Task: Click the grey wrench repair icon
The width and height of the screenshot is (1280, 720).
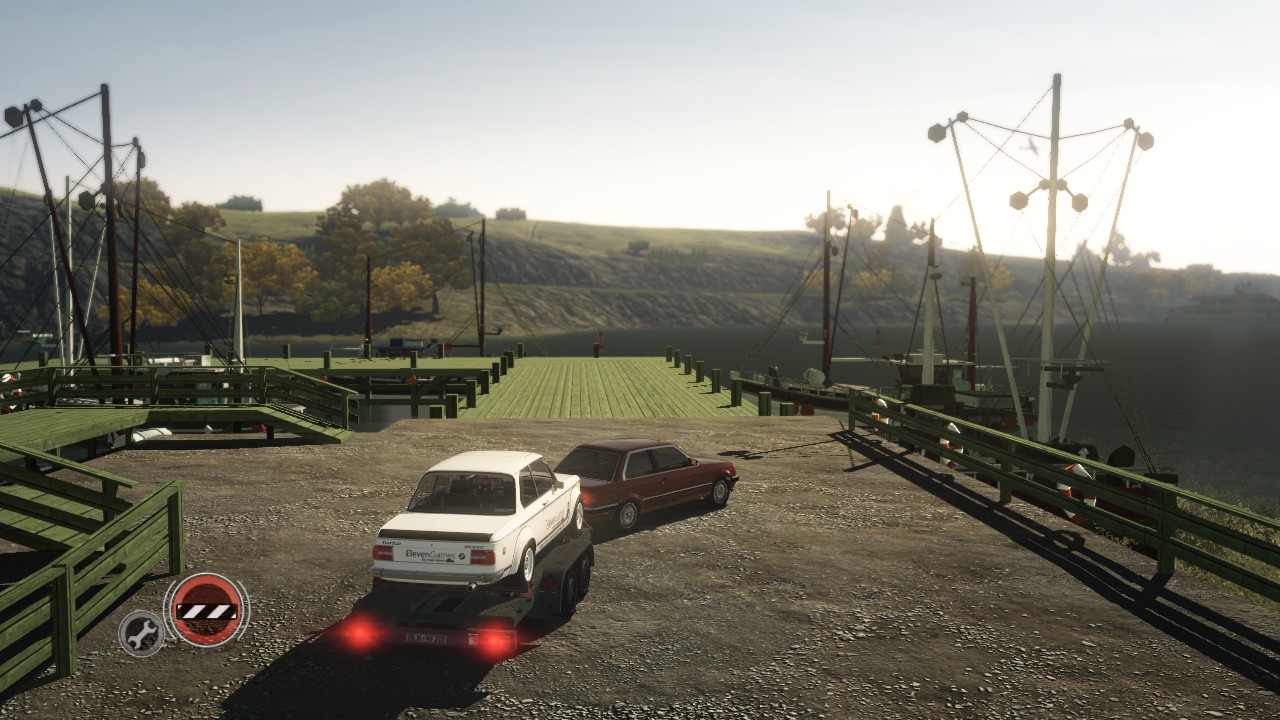Action: pos(142,632)
